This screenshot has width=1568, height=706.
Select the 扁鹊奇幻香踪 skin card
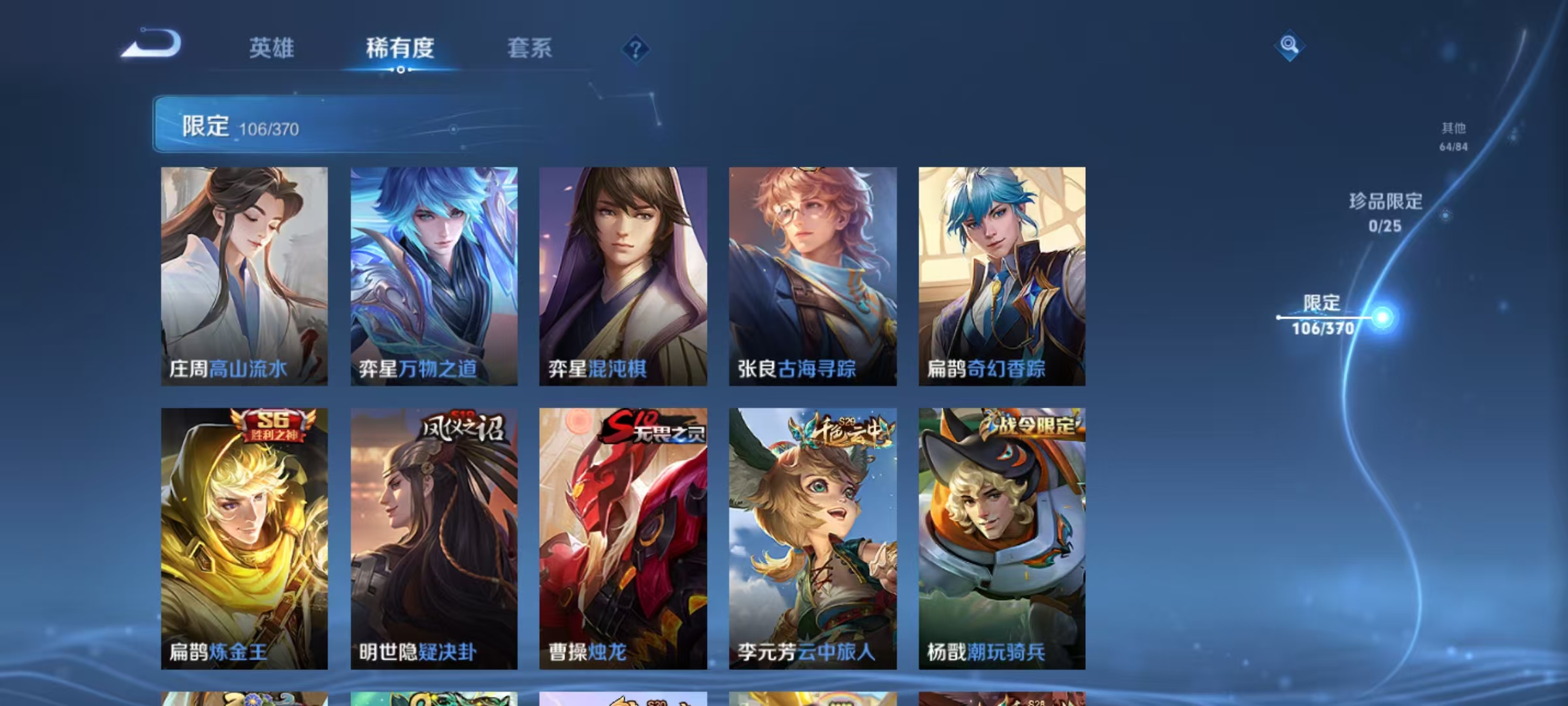click(1002, 275)
